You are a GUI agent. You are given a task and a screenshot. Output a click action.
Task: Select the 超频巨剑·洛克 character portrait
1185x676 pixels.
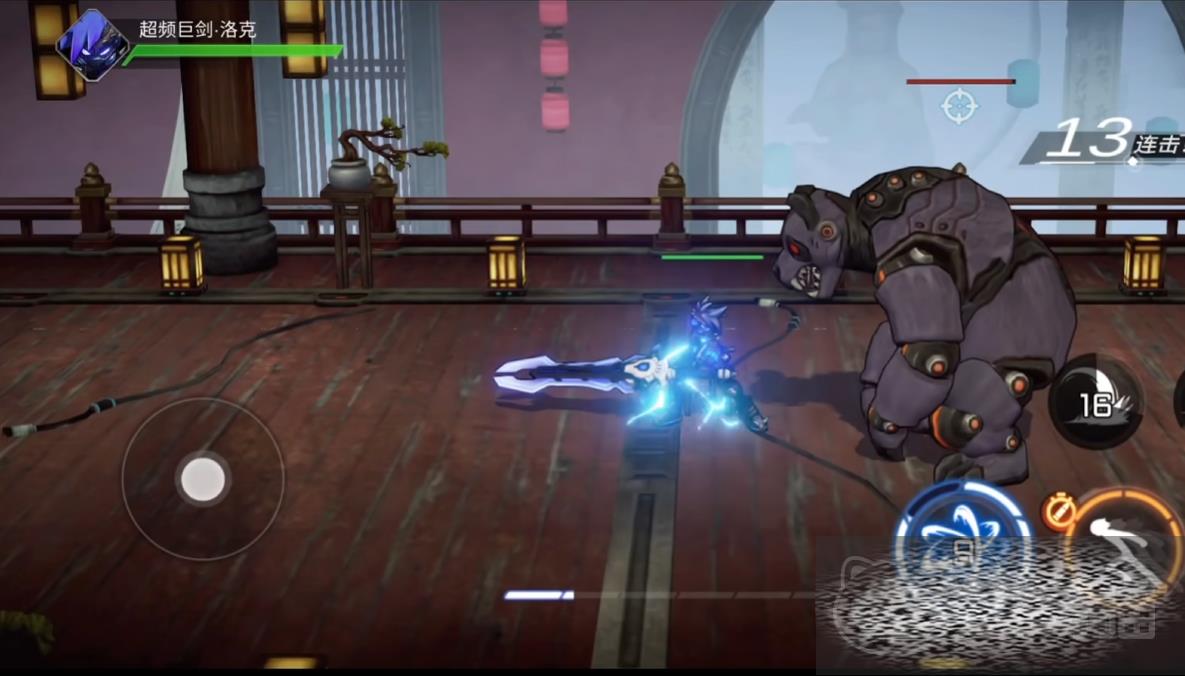(x=92, y=44)
